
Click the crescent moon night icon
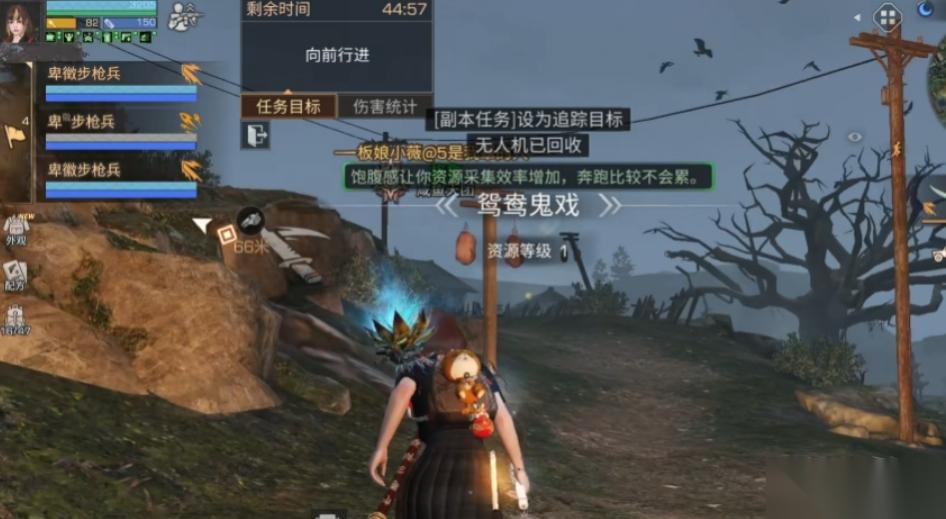[x=925, y=10]
